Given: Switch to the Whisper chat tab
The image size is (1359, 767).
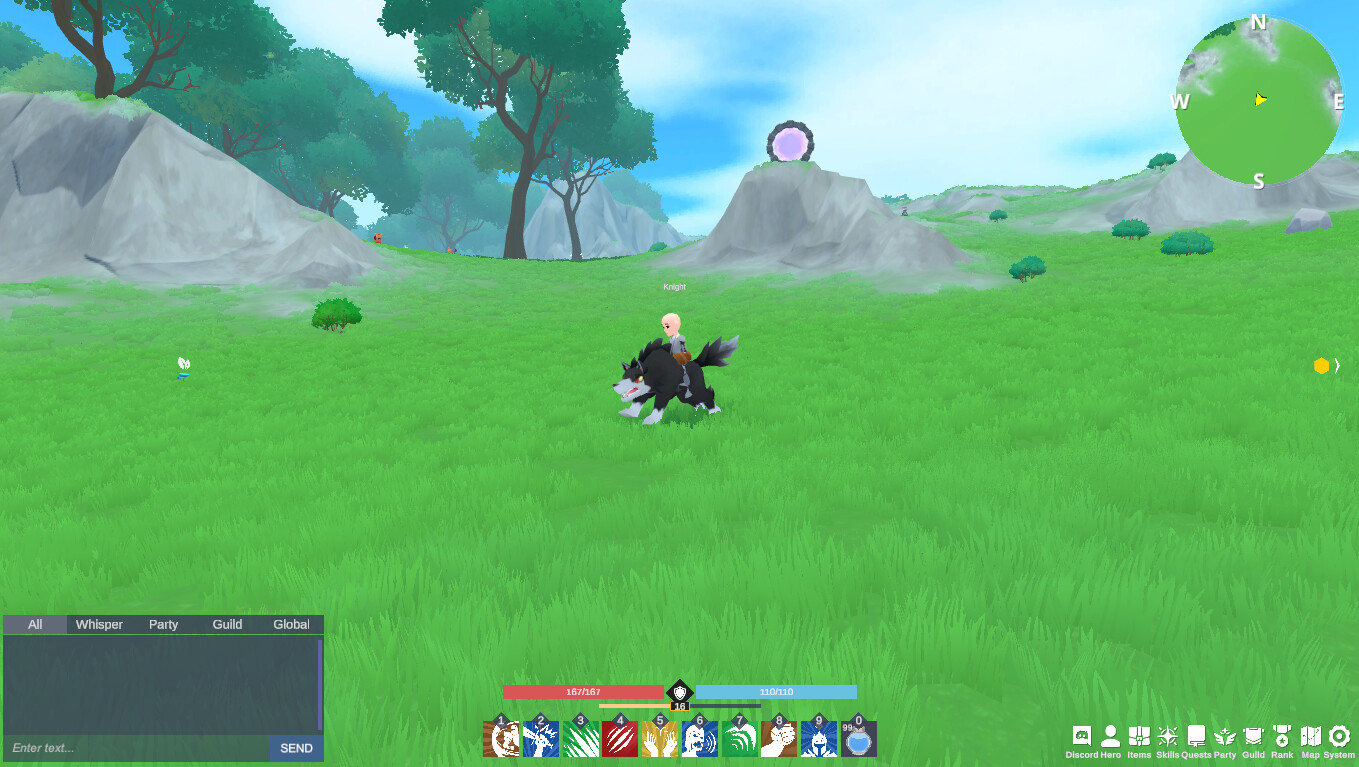Looking at the screenshot, I should click(98, 624).
